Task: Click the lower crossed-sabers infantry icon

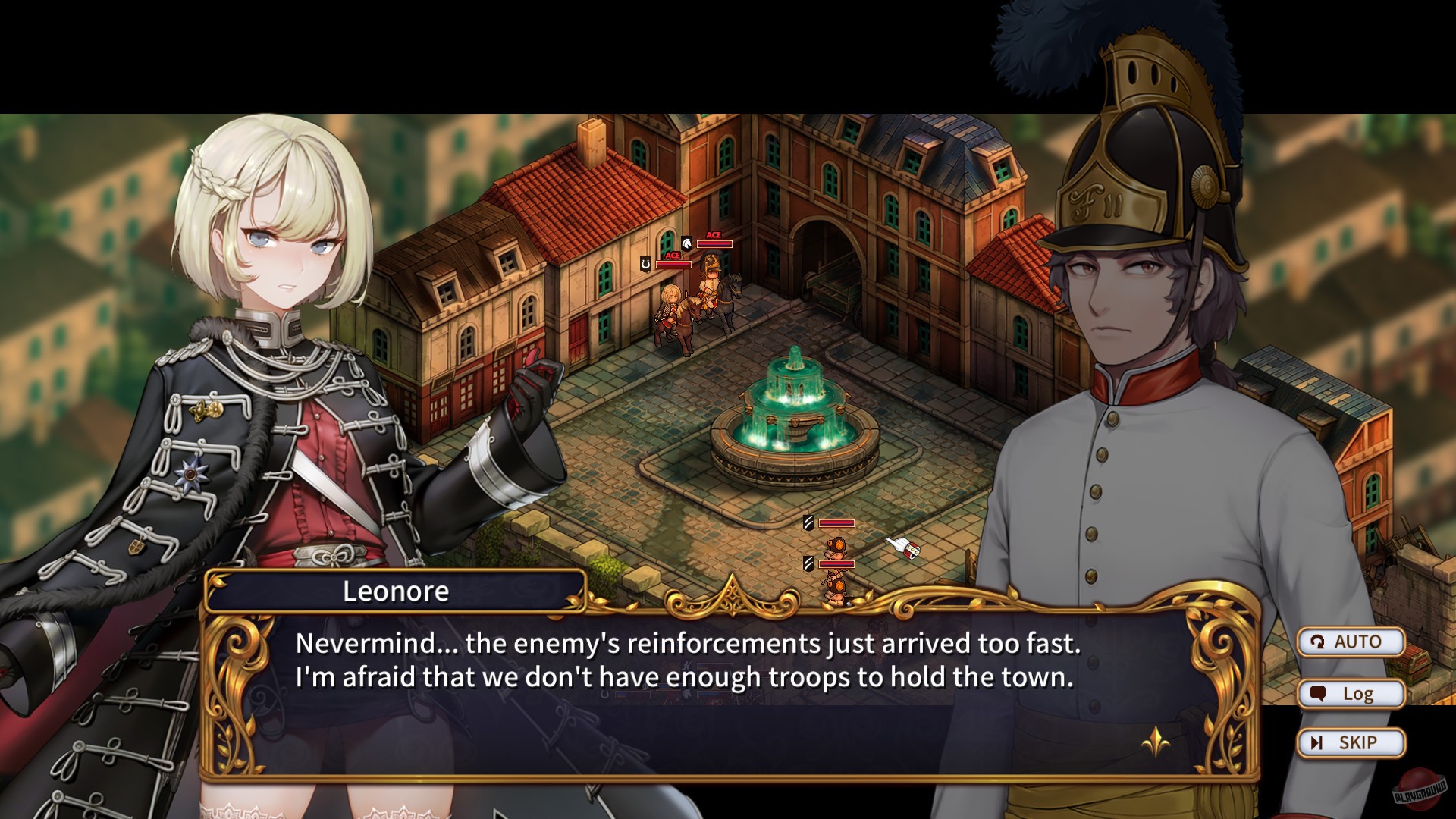Action: coord(809,563)
